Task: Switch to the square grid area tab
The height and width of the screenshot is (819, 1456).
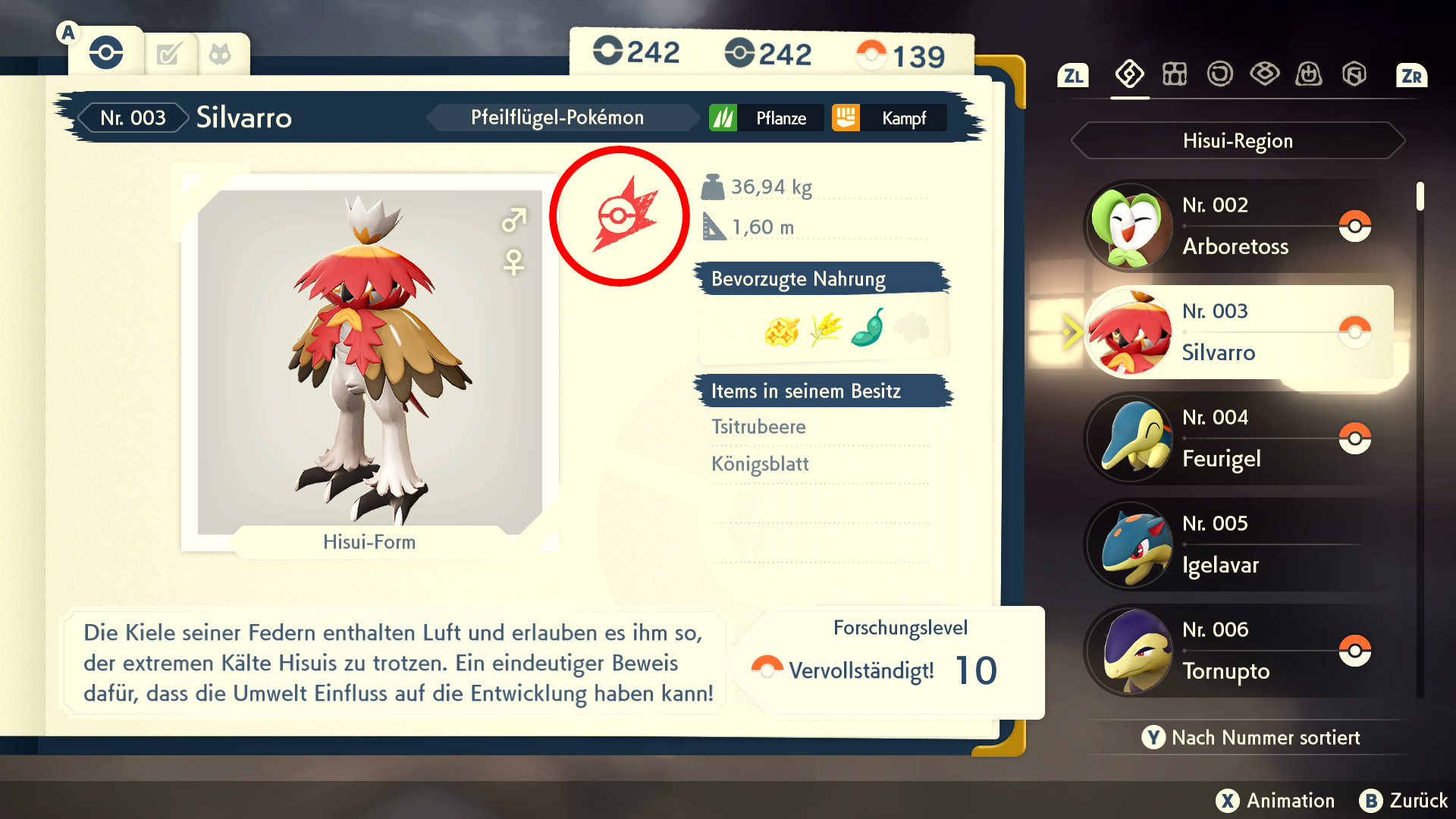Action: (1175, 74)
